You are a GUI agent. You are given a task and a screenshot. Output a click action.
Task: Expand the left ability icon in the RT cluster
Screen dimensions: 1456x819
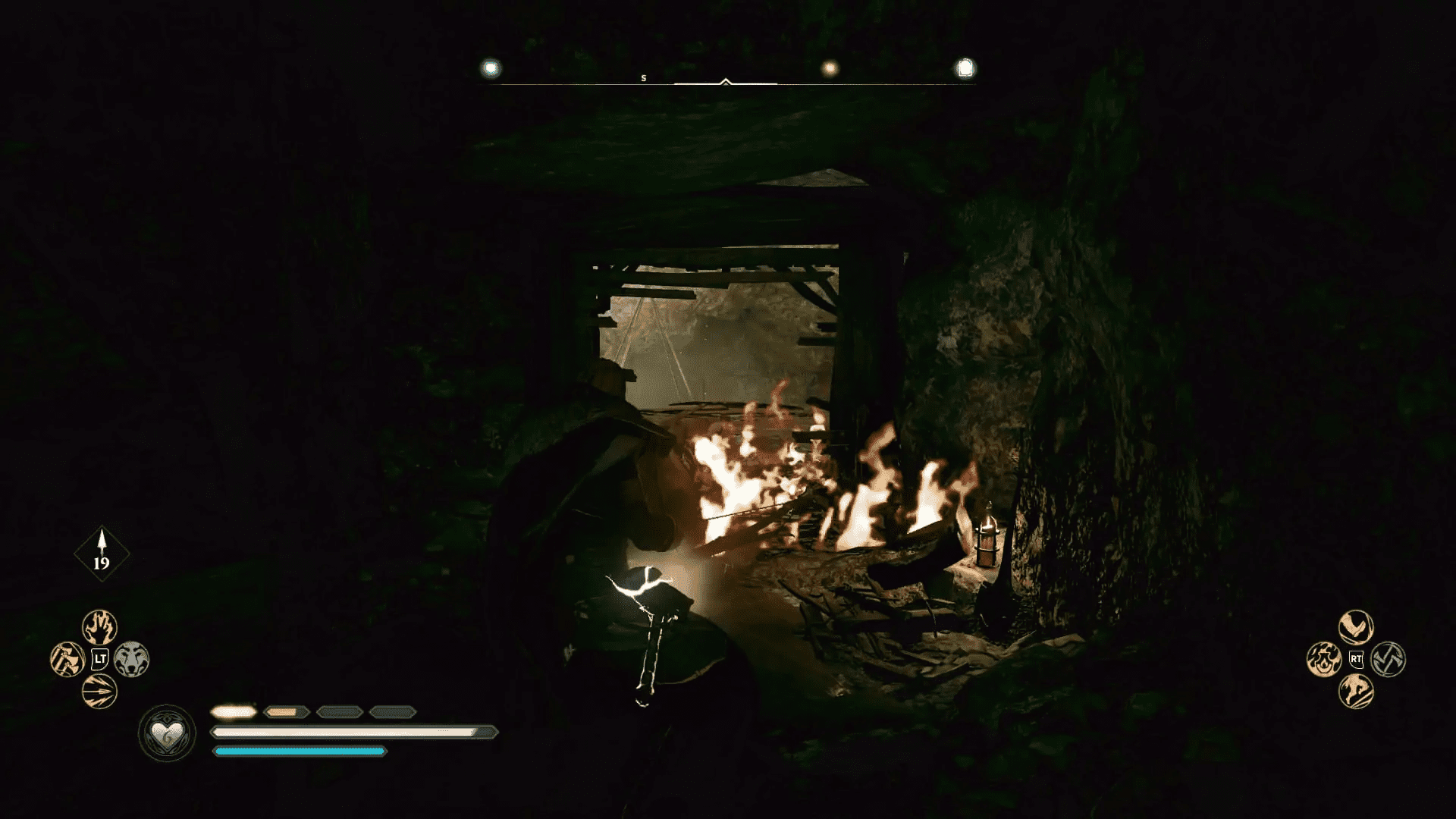[x=1324, y=659]
